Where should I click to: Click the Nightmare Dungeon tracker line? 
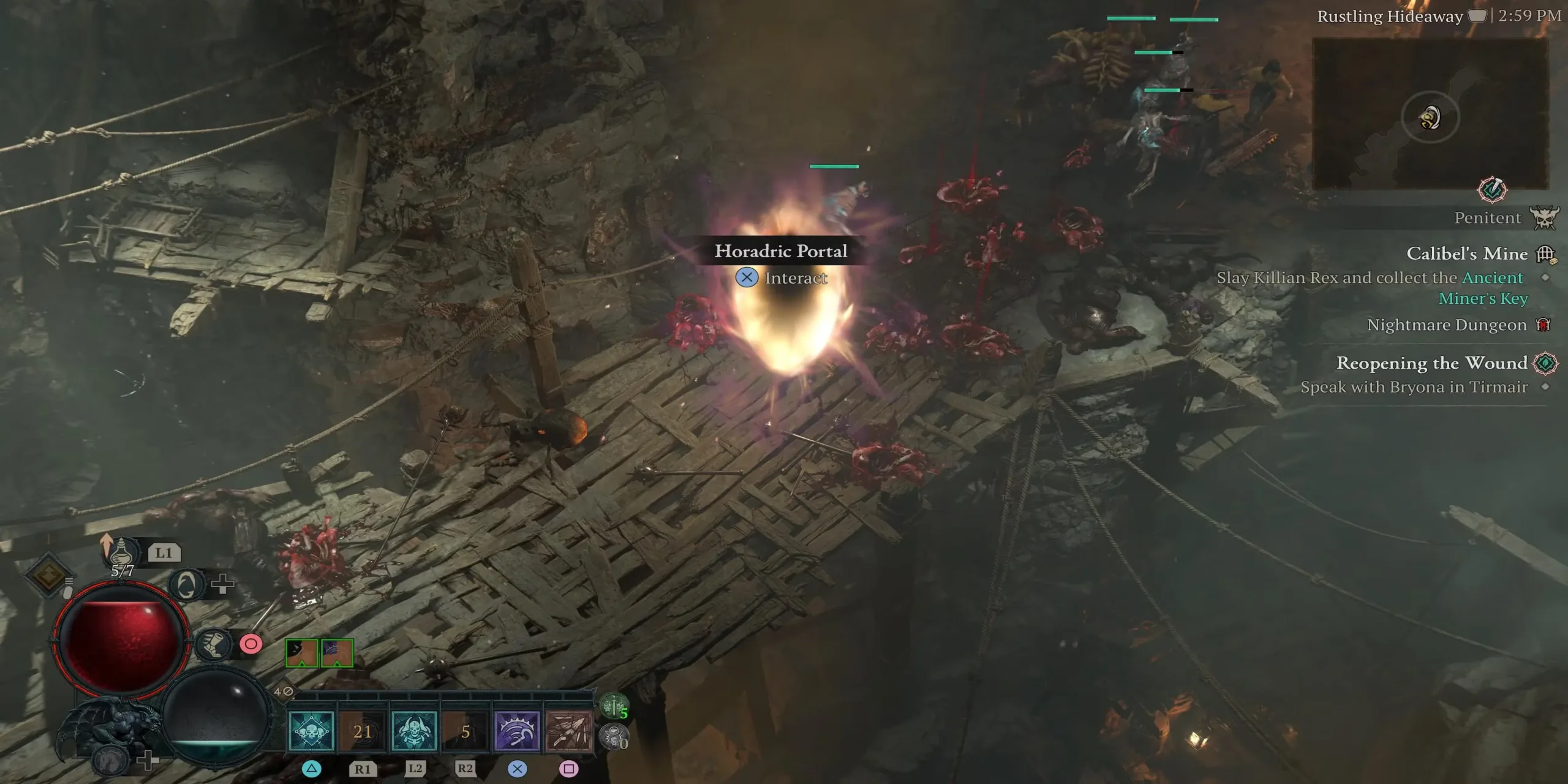pyautogui.click(x=1446, y=325)
